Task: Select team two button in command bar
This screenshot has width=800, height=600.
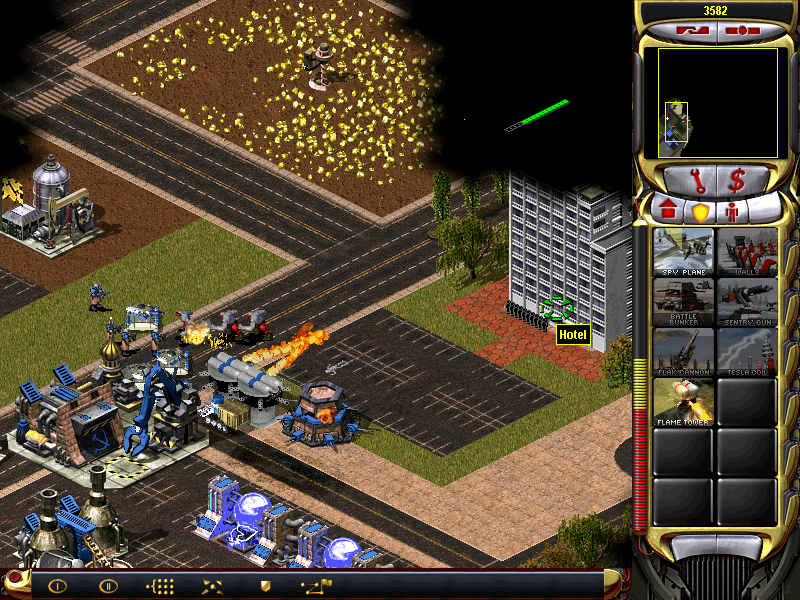Action: pyautogui.click(x=108, y=585)
